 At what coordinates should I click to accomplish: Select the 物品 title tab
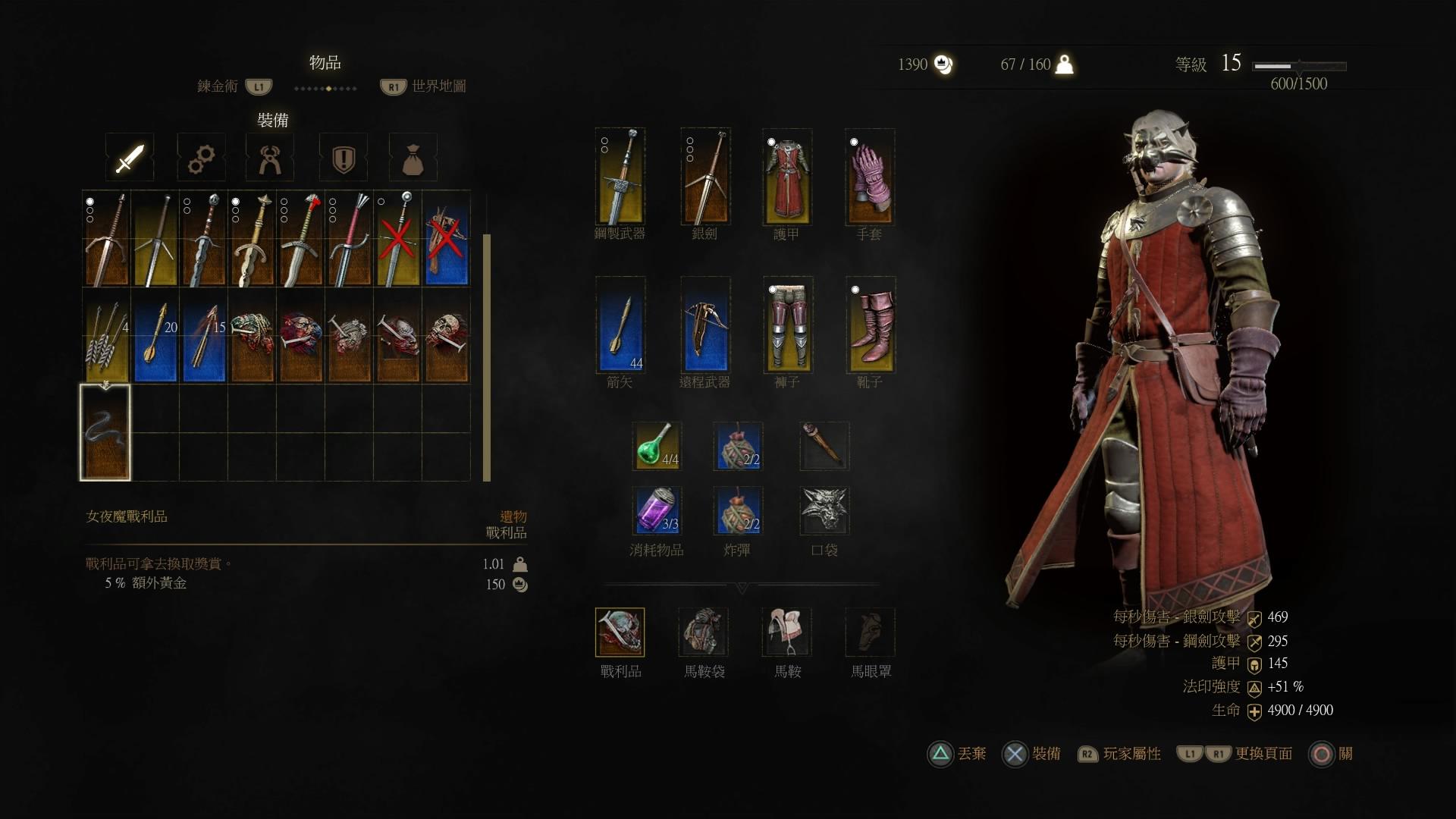[x=325, y=62]
